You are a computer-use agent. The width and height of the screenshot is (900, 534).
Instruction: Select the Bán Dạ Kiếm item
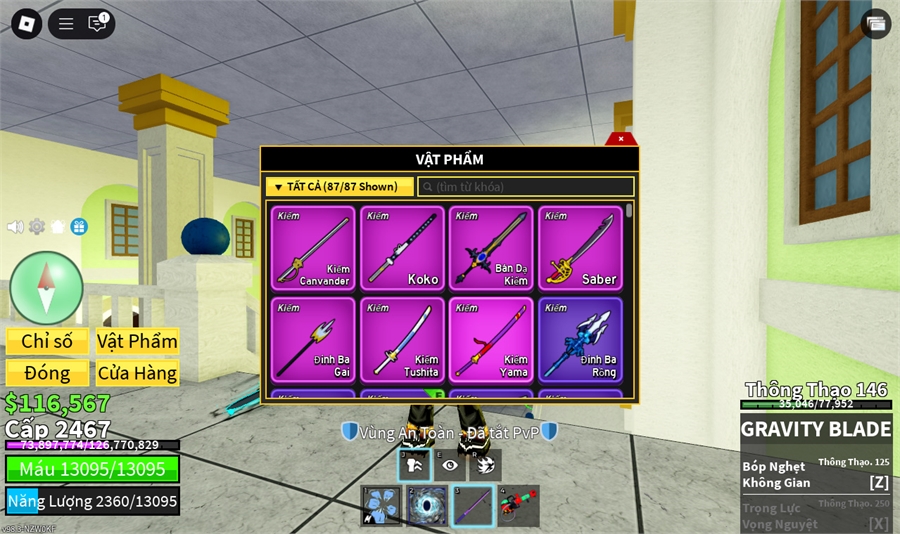tap(491, 248)
